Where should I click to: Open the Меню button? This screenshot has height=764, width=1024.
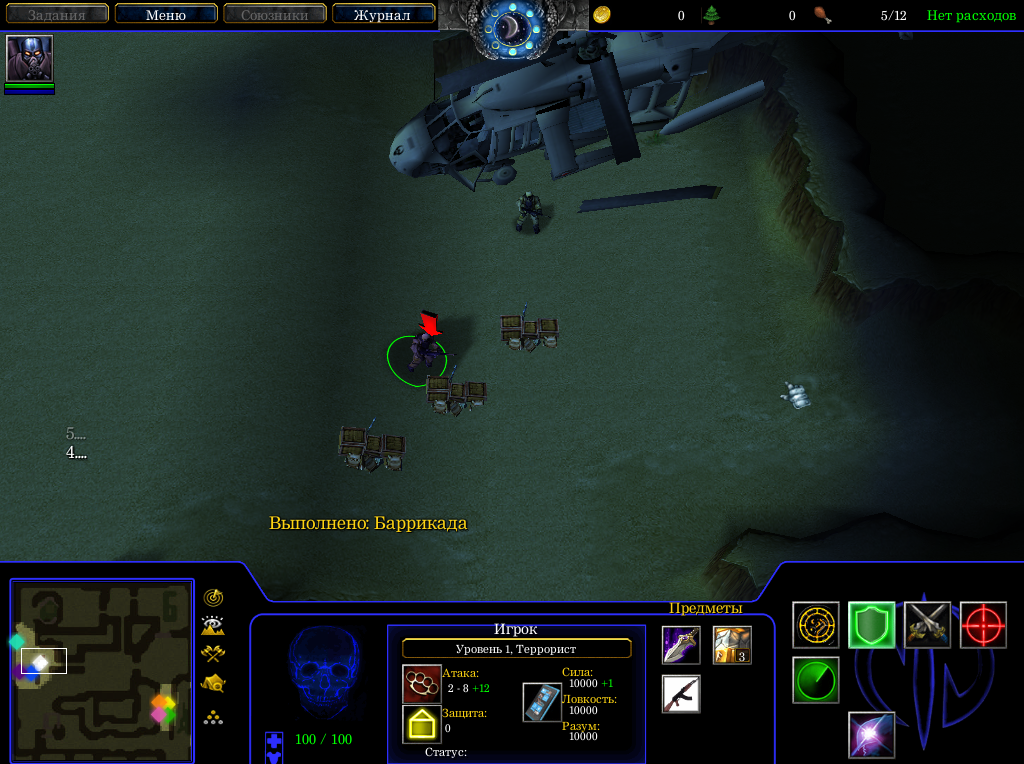click(x=166, y=15)
